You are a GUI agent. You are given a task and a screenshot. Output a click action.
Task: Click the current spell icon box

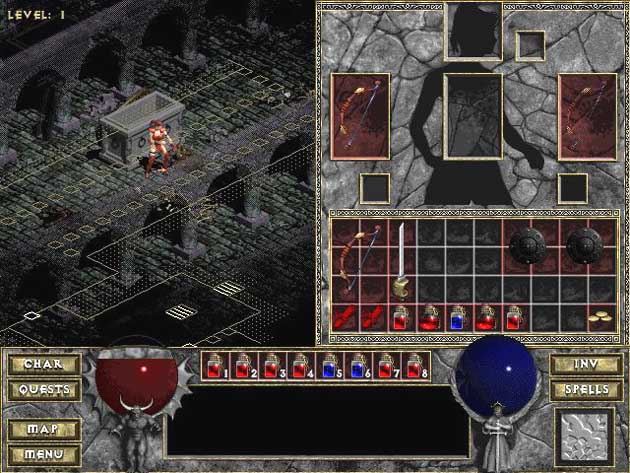tap(585, 434)
